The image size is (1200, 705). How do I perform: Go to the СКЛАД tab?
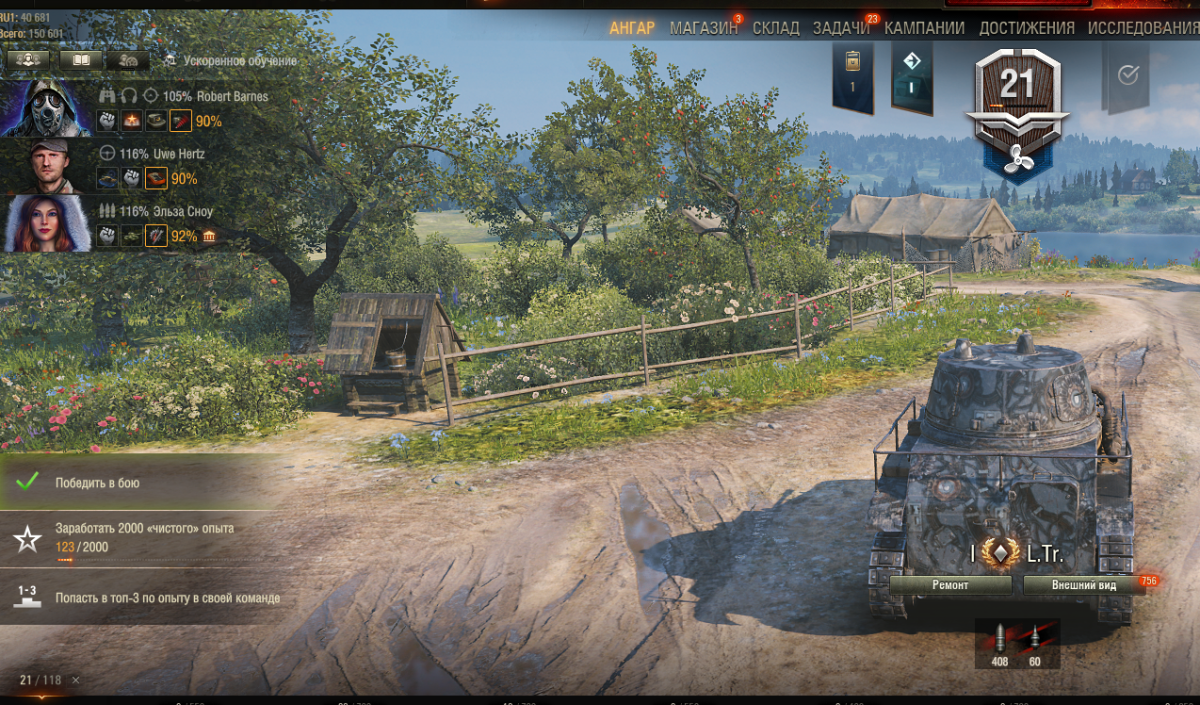tap(776, 28)
